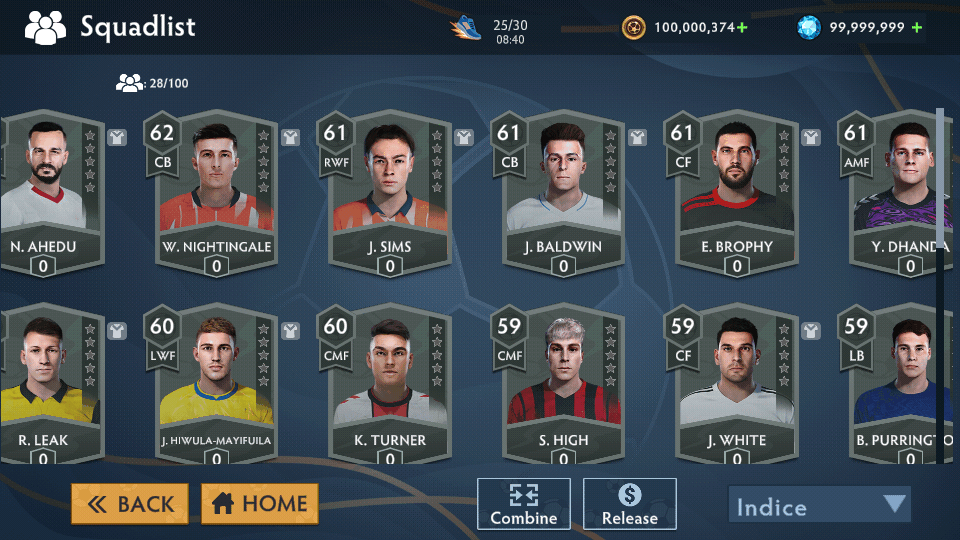This screenshot has height=540, width=960.
Task: Open the Indice sort dropdown
Action: (820, 505)
